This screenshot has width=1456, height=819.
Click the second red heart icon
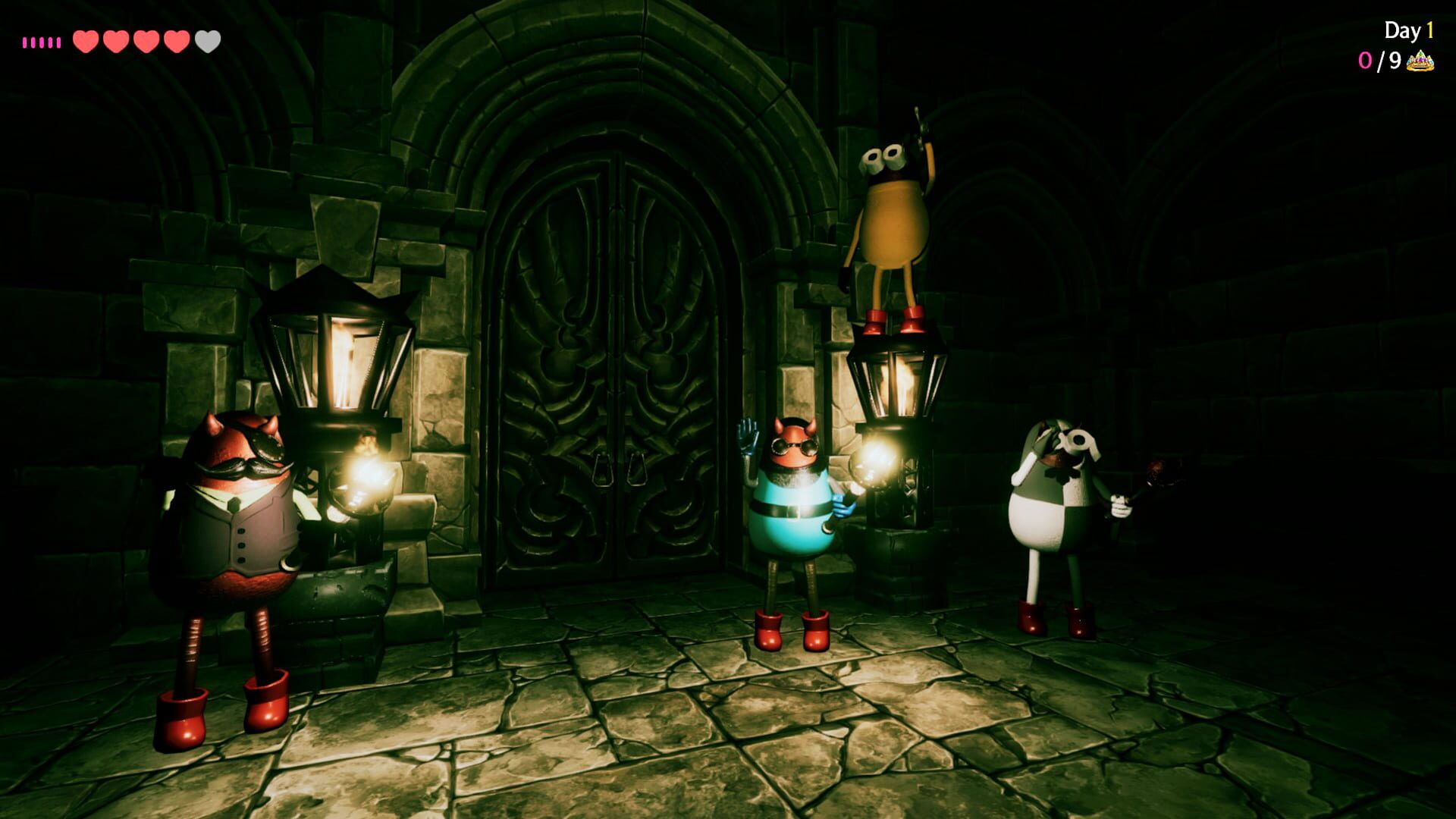coord(115,42)
